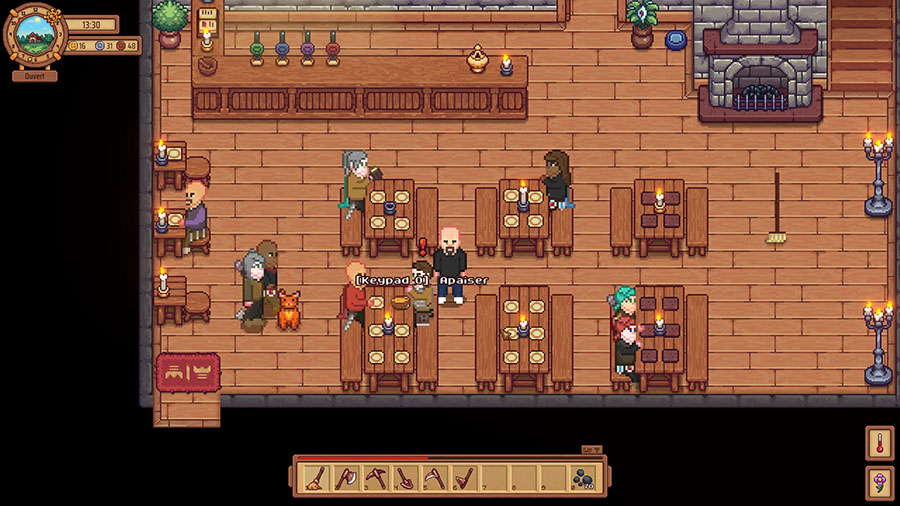Open the thermometer temperature icon

[x=880, y=443]
